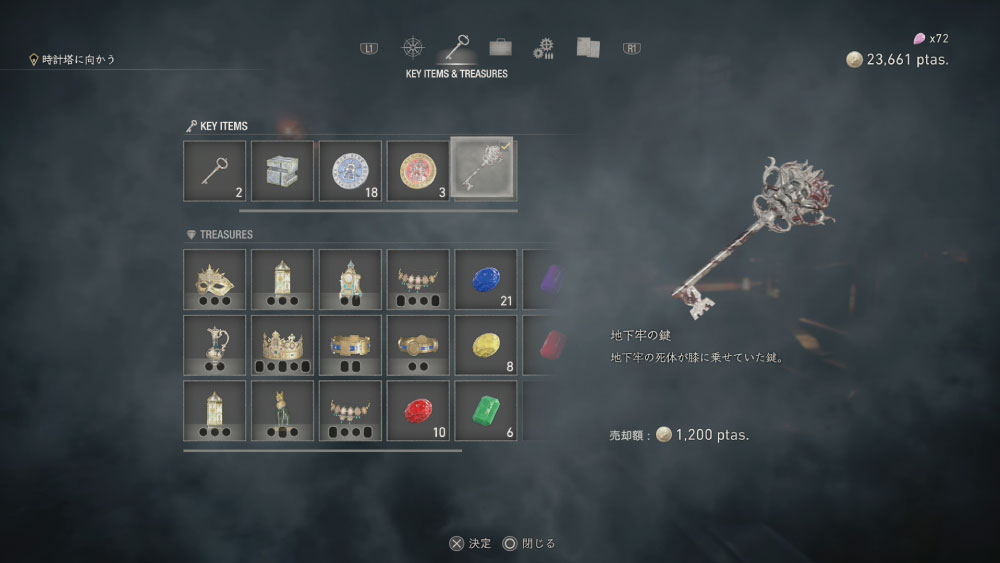
Task: Pick the golden cat statue treasure
Action: [282, 411]
